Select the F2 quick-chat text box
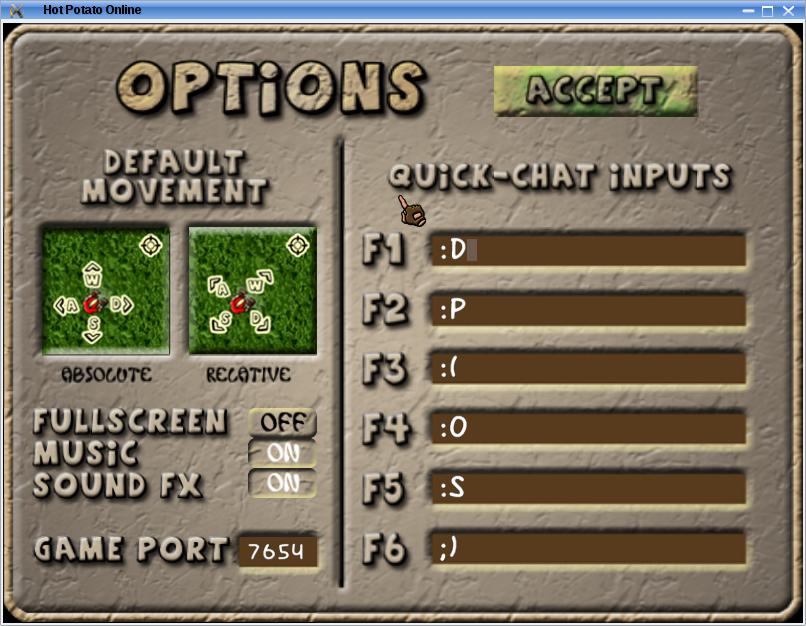The image size is (806, 626). coord(589,310)
